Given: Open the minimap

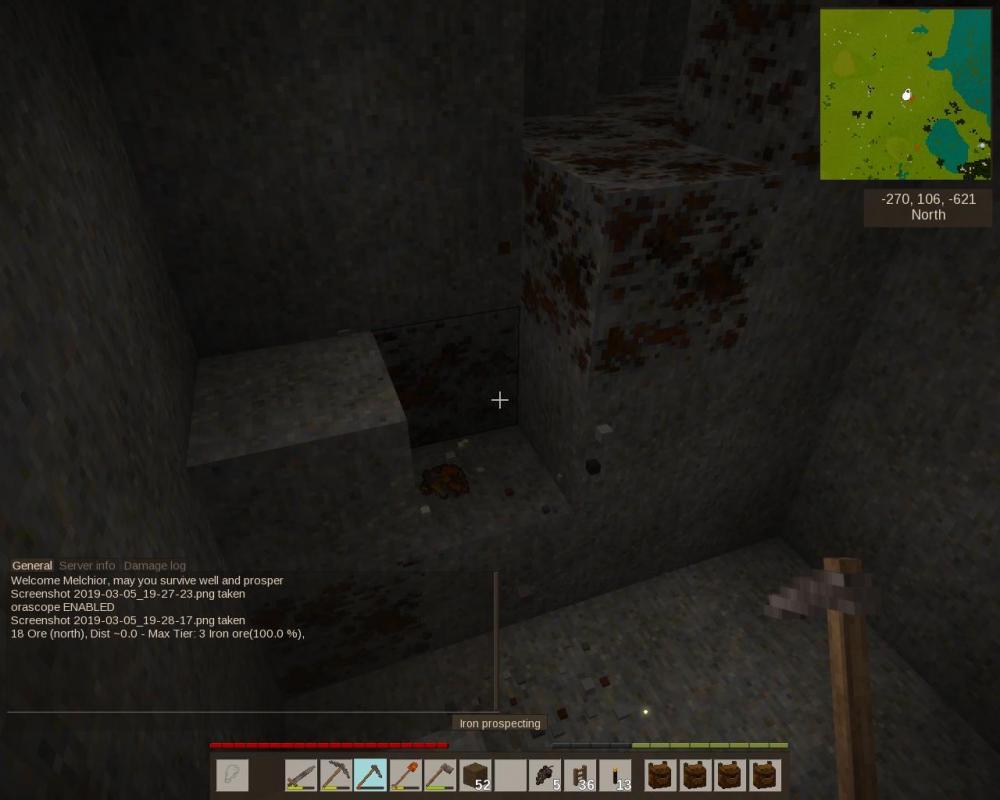Looking at the screenshot, I should (905, 95).
